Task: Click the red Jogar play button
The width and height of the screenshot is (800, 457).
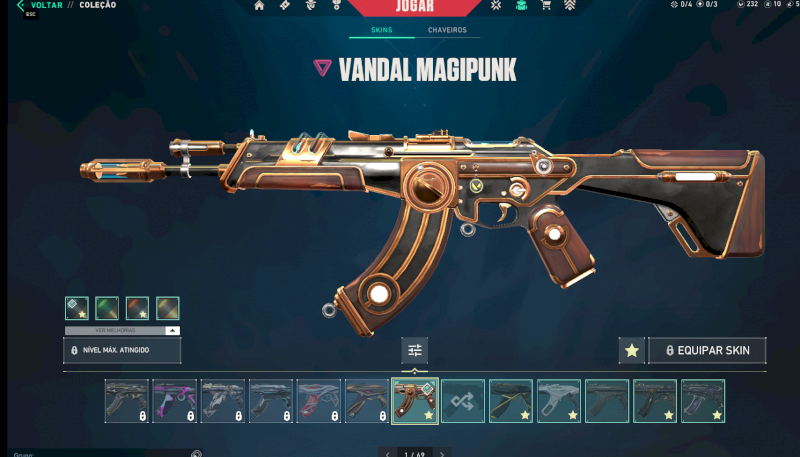Action: tap(414, 8)
